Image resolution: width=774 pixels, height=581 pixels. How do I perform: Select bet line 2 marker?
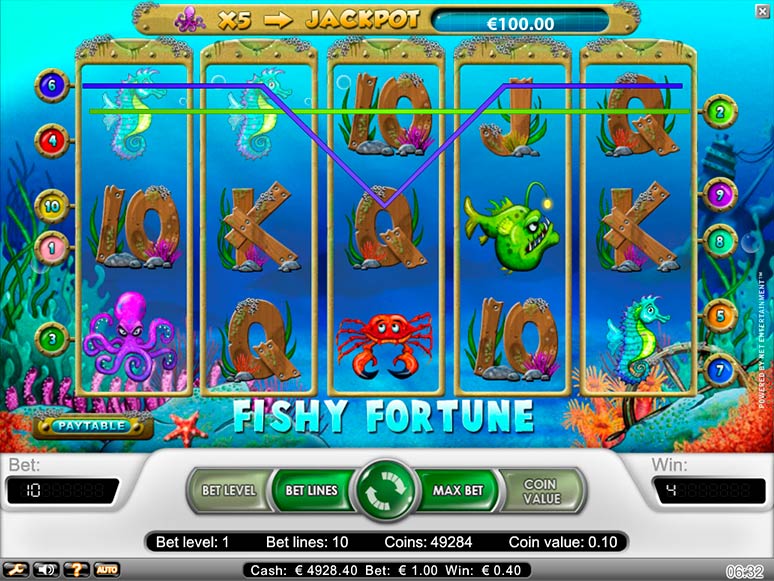pos(720,113)
